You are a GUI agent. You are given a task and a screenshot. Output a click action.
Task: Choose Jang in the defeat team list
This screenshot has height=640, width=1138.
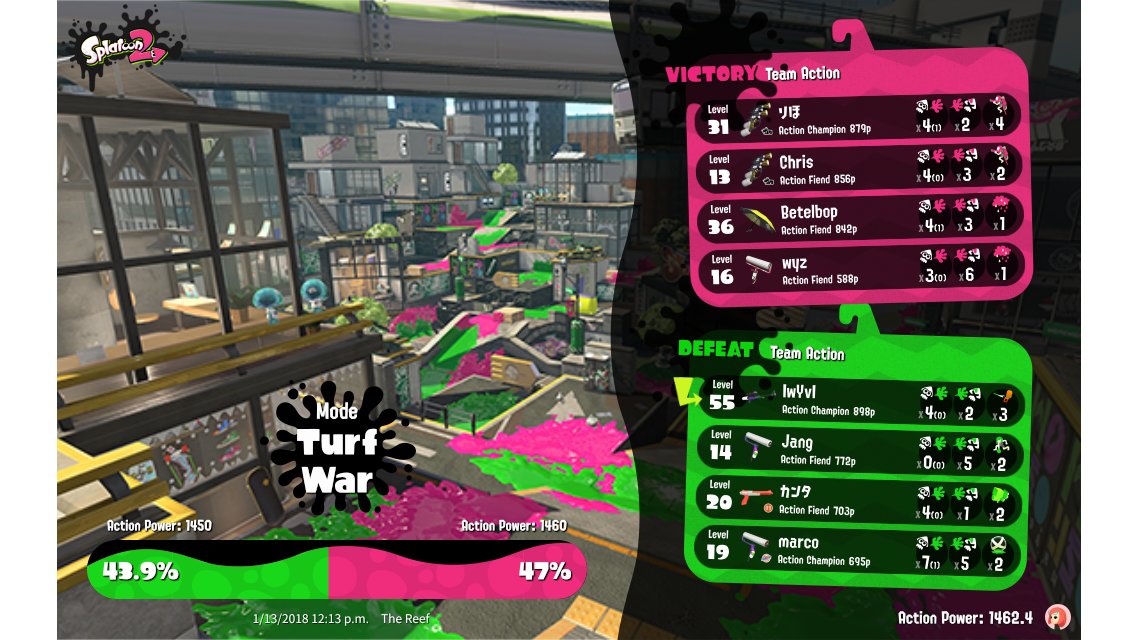click(x=860, y=449)
